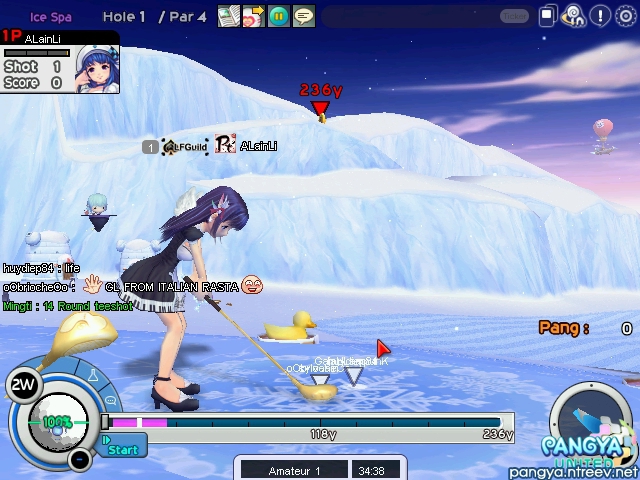Open the chat bubble icon in top bar
640x480 pixels.
[x=303, y=16]
